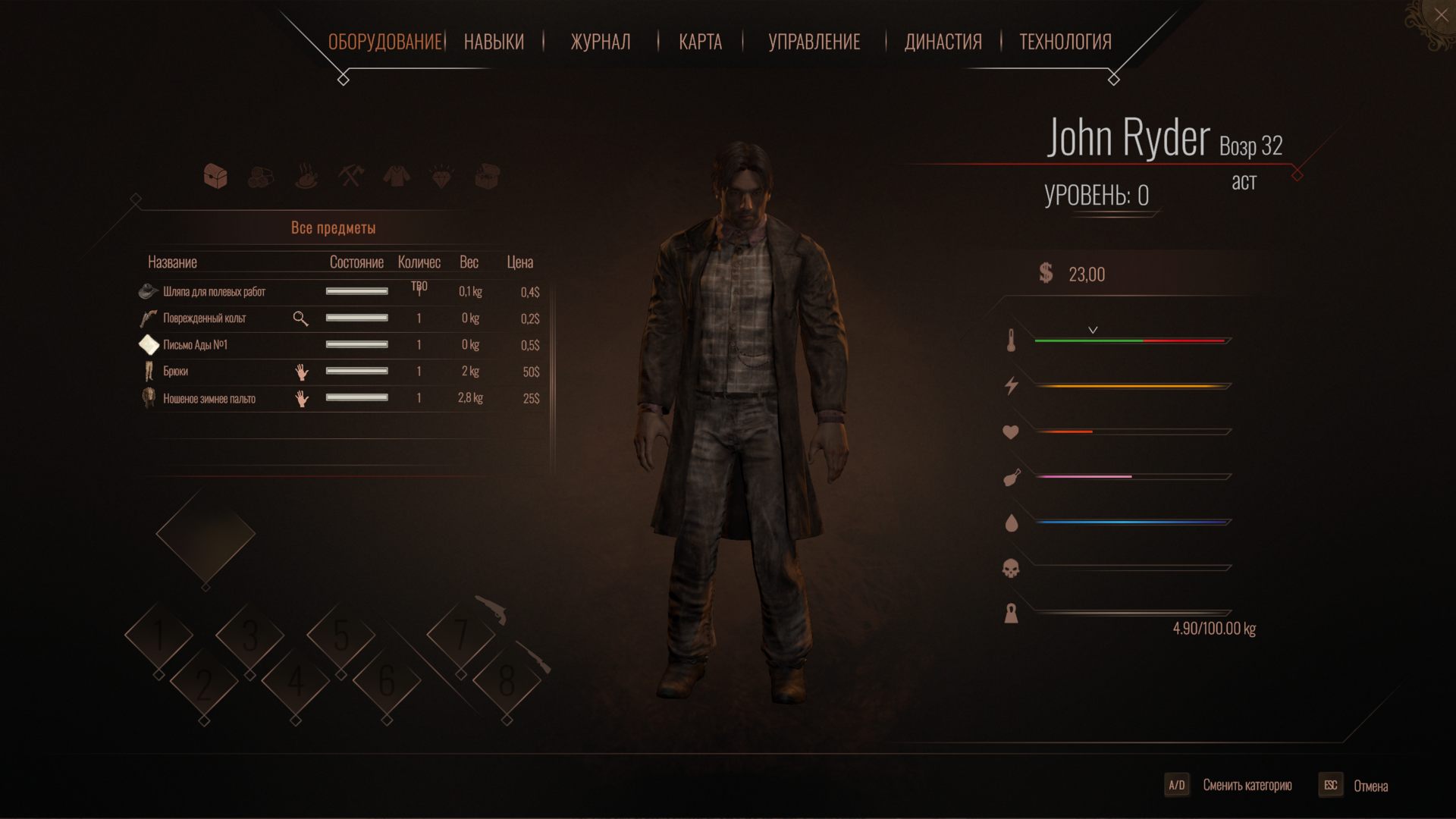Filter inventory by wood logs category

261,177
